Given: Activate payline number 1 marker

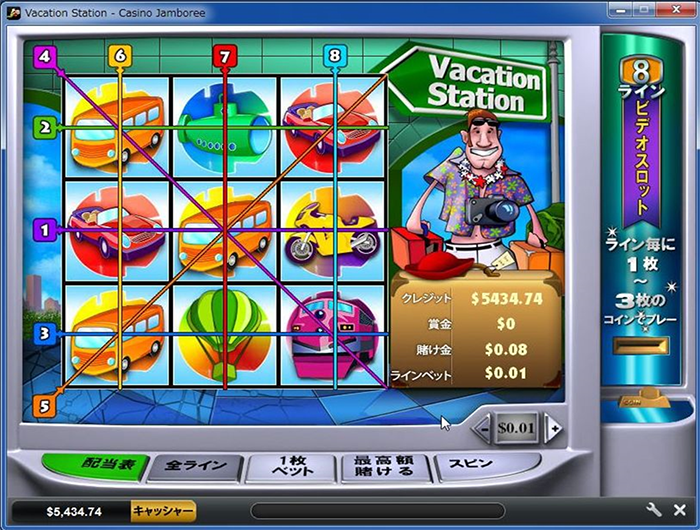Looking at the screenshot, I should (x=42, y=230).
